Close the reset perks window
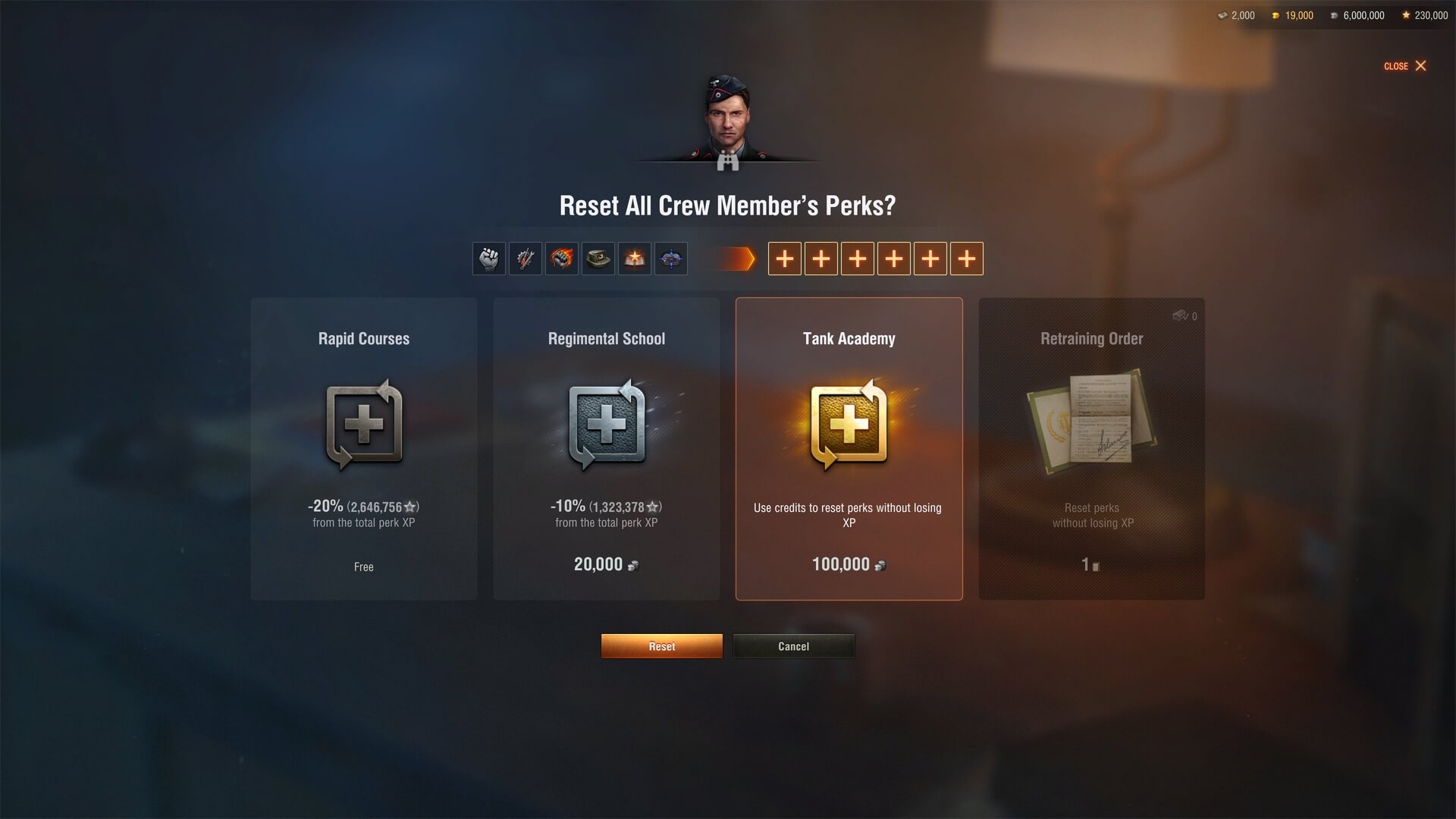 click(x=1405, y=66)
